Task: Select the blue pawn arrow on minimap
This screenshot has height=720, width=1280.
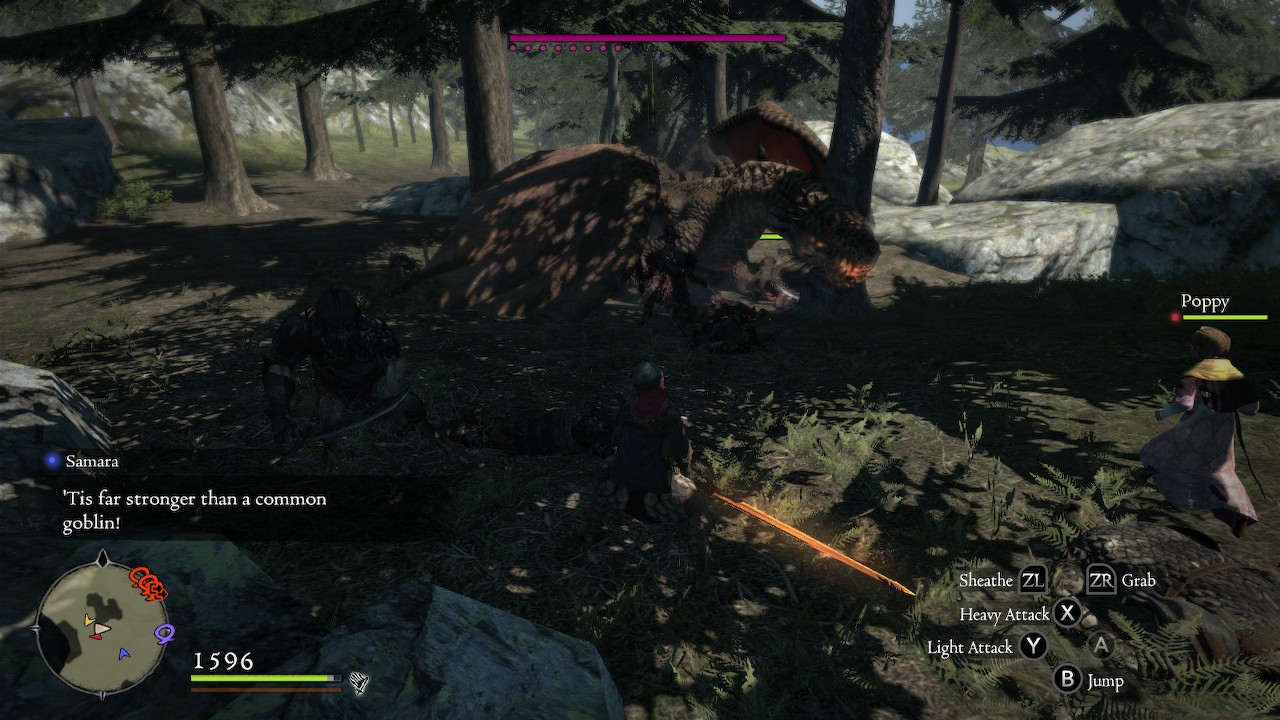Action: tap(124, 654)
